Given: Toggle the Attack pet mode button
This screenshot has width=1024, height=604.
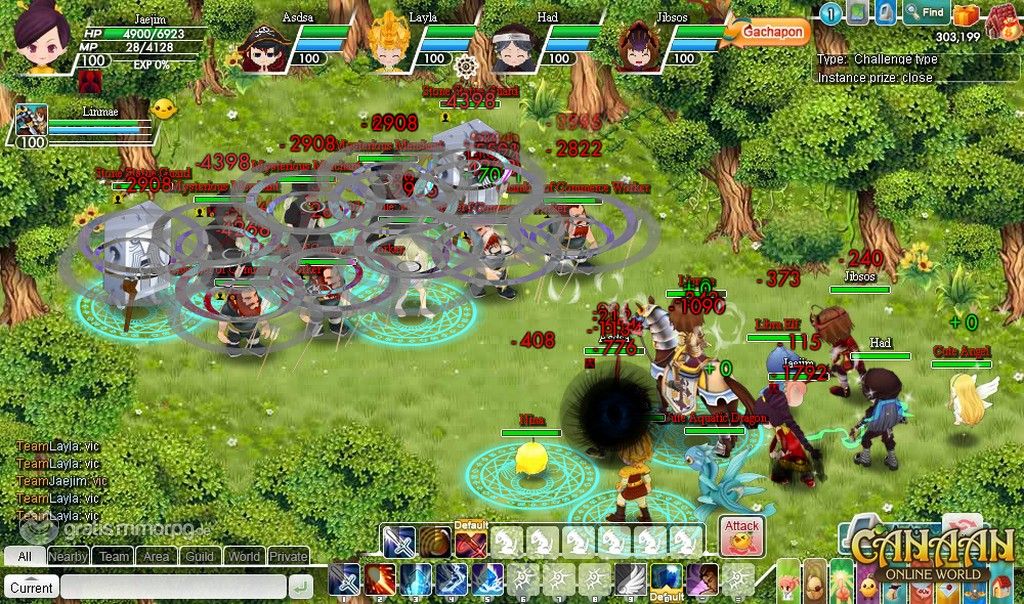Looking at the screenshot, I should click(741, 537).
